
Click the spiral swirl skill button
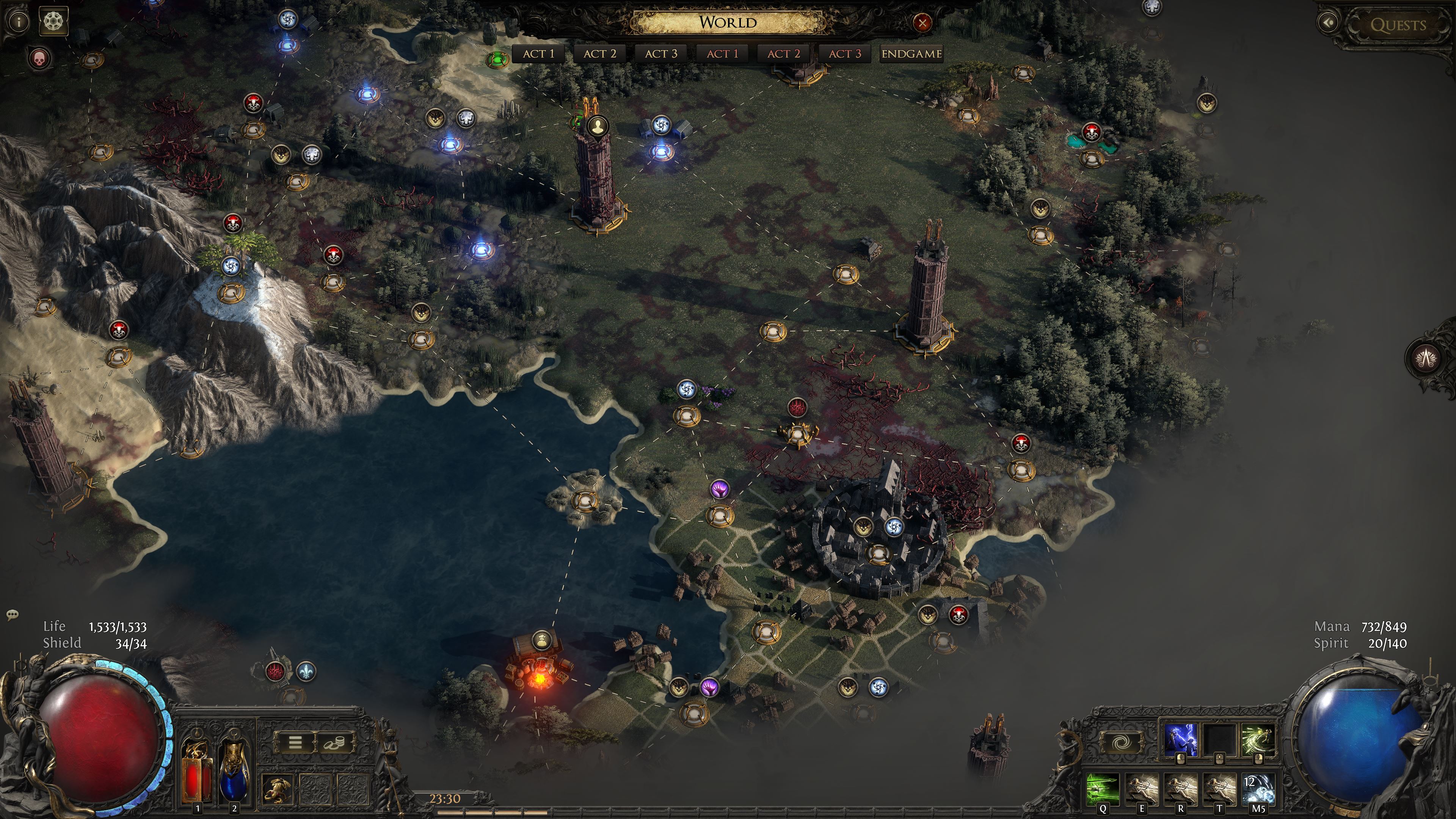[1122, 742]
